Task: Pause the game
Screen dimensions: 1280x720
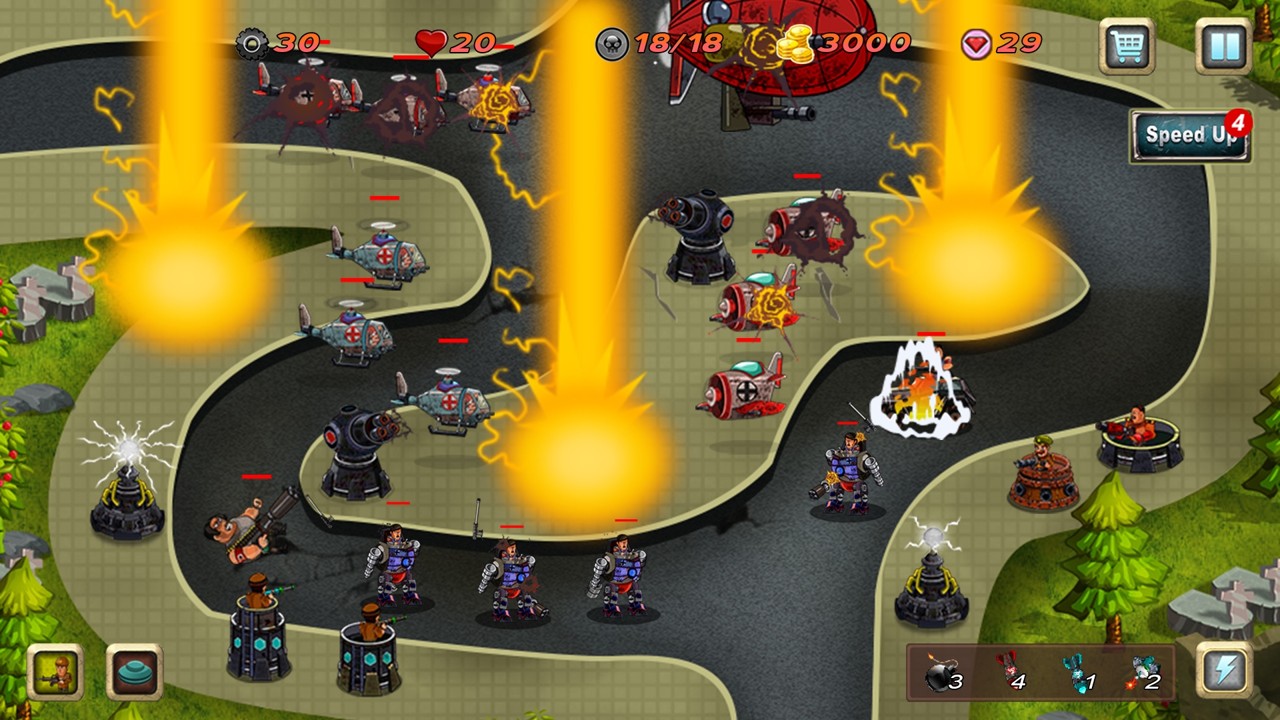Action: coord(1222,45)
